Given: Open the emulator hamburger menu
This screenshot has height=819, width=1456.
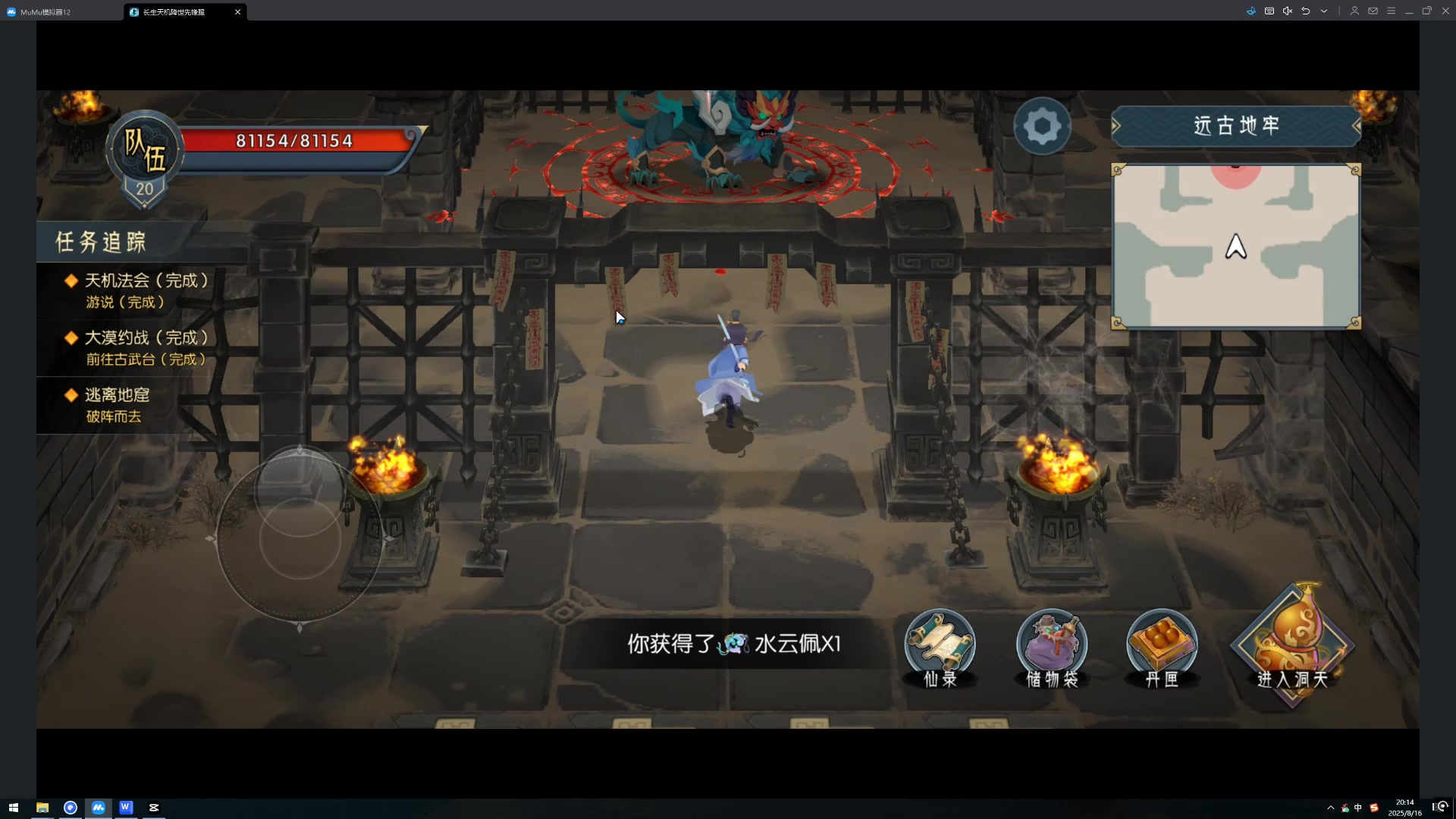Looking at the screenshot, I should tap(1391, 11).
